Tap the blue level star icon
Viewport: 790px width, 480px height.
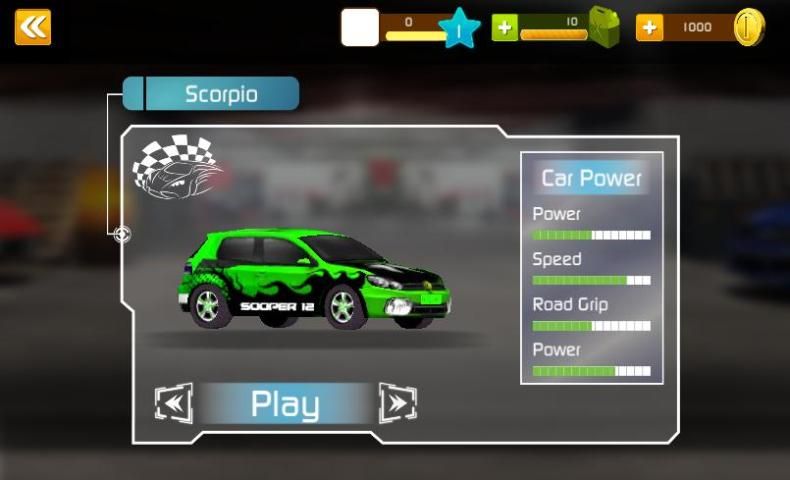pos(459,29)
